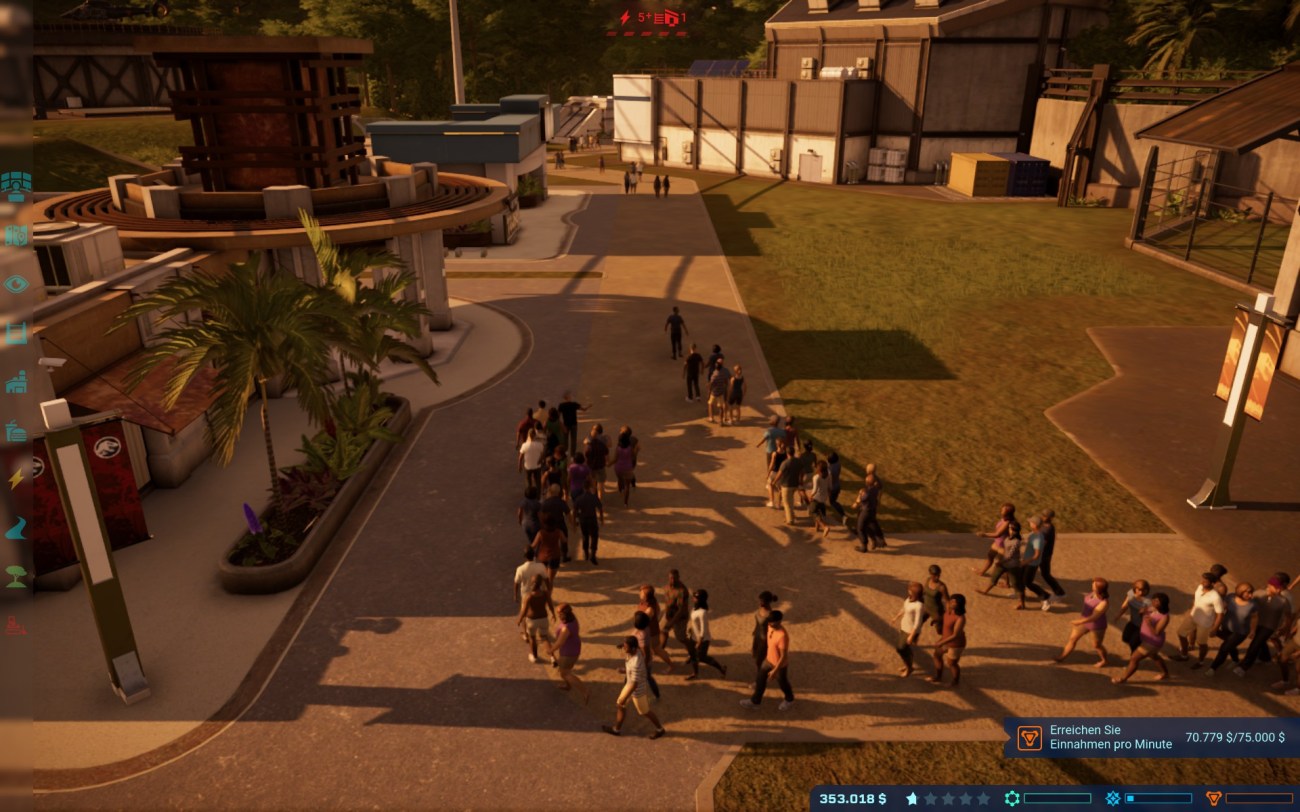View the park star rating details
1300x812 pixels.
[x=951, y=798]
